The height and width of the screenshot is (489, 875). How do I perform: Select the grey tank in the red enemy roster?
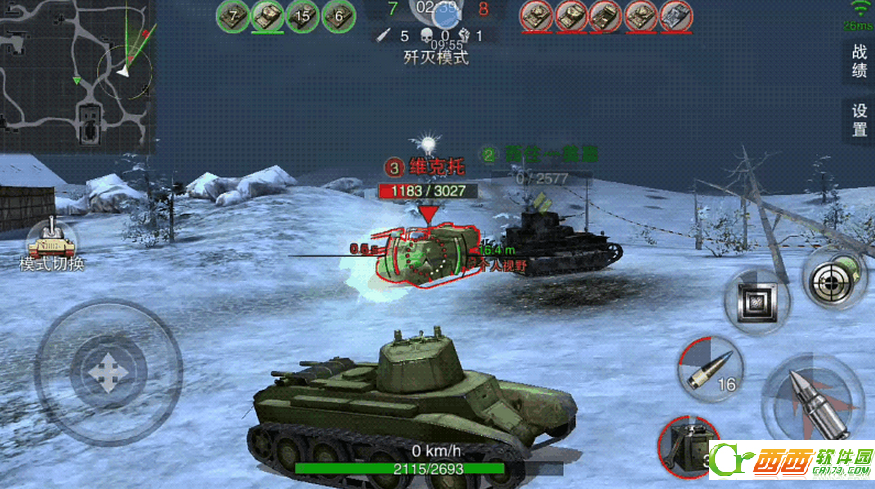point(676,15)
